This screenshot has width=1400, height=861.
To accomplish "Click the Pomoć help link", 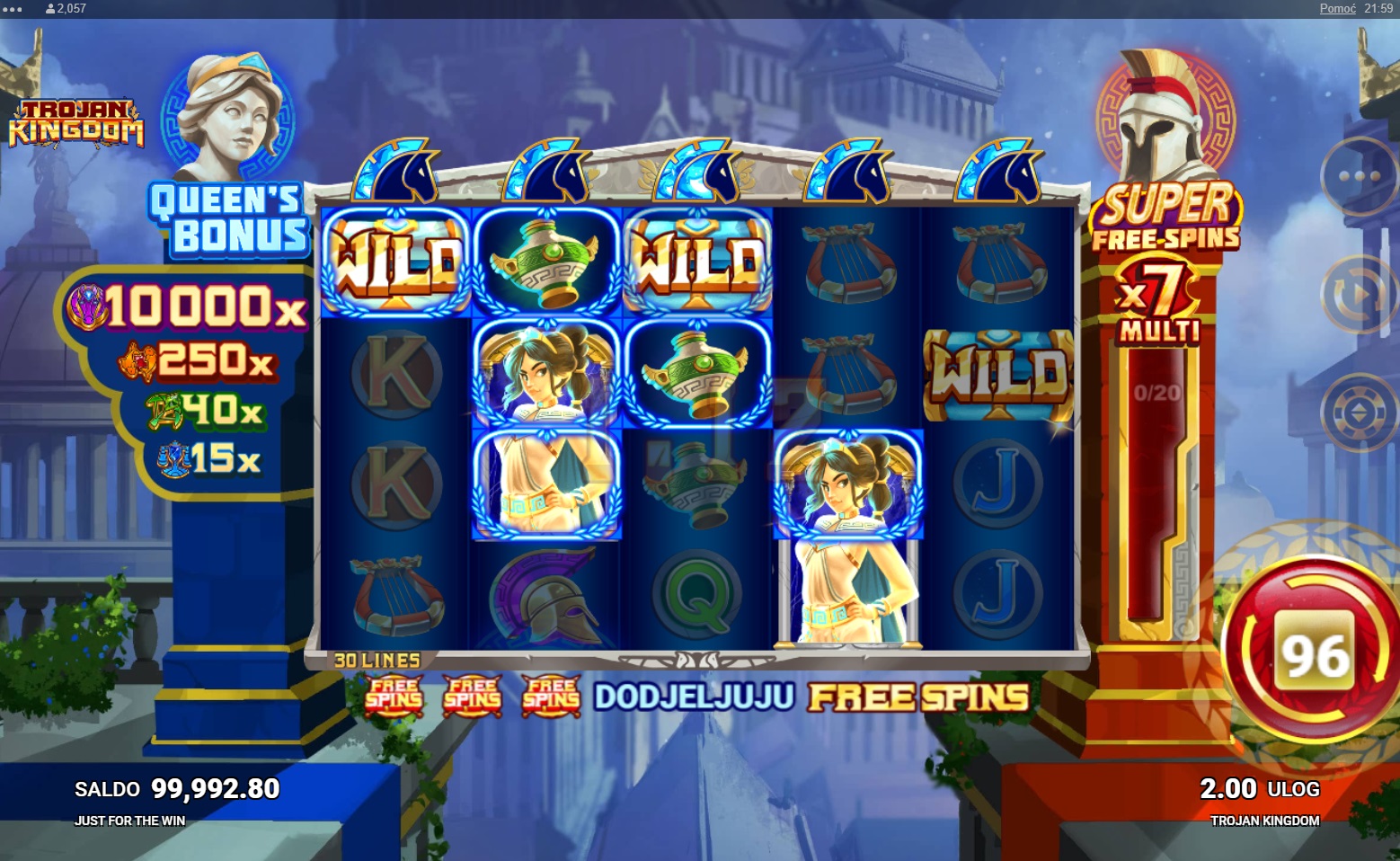I will (x=1337, y=8).
